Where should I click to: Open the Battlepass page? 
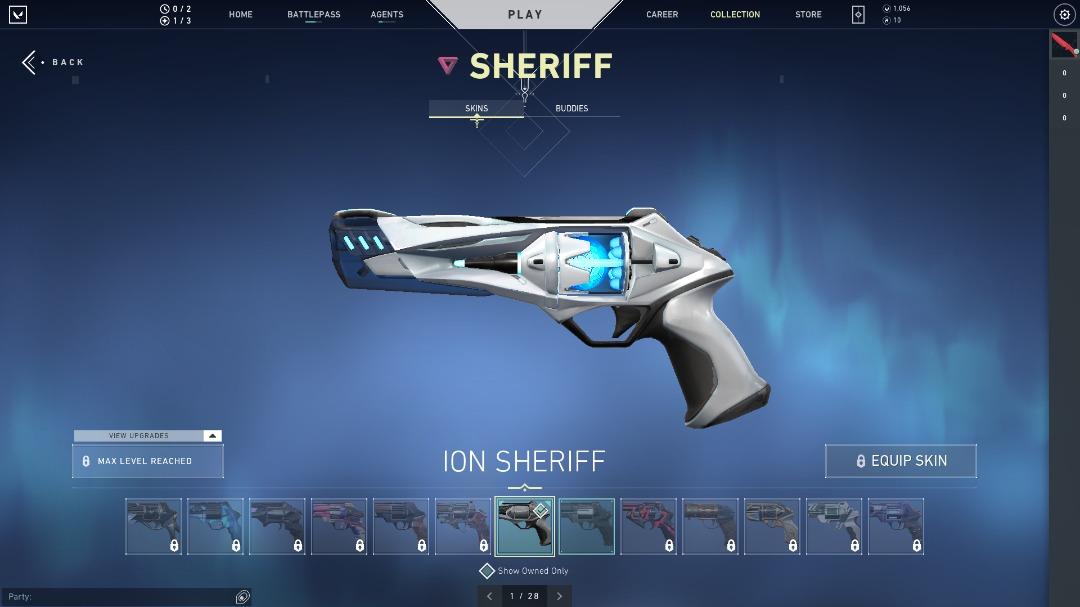pos(313,15)
